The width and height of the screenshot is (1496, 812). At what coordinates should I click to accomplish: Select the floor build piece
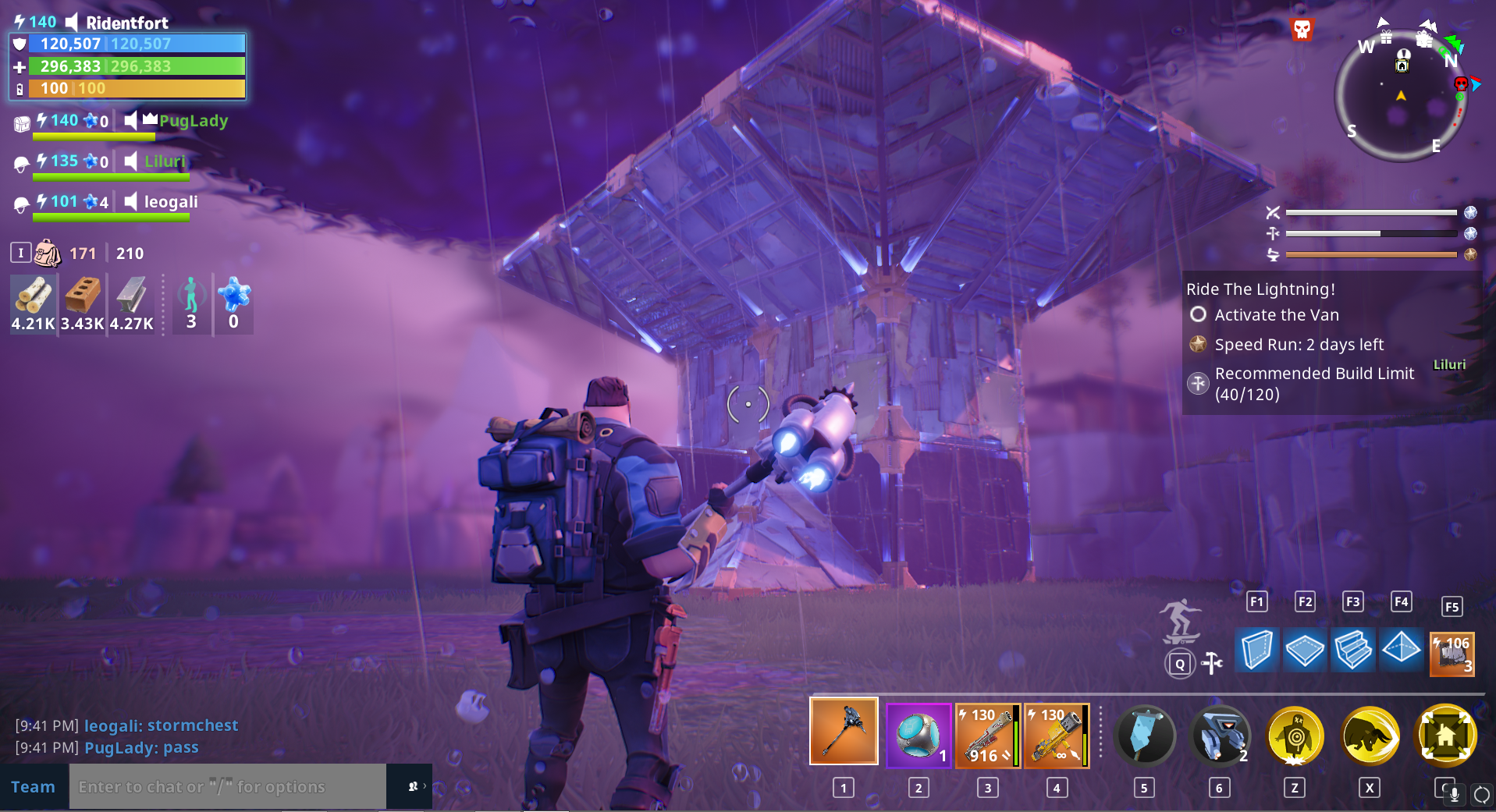1305,650
